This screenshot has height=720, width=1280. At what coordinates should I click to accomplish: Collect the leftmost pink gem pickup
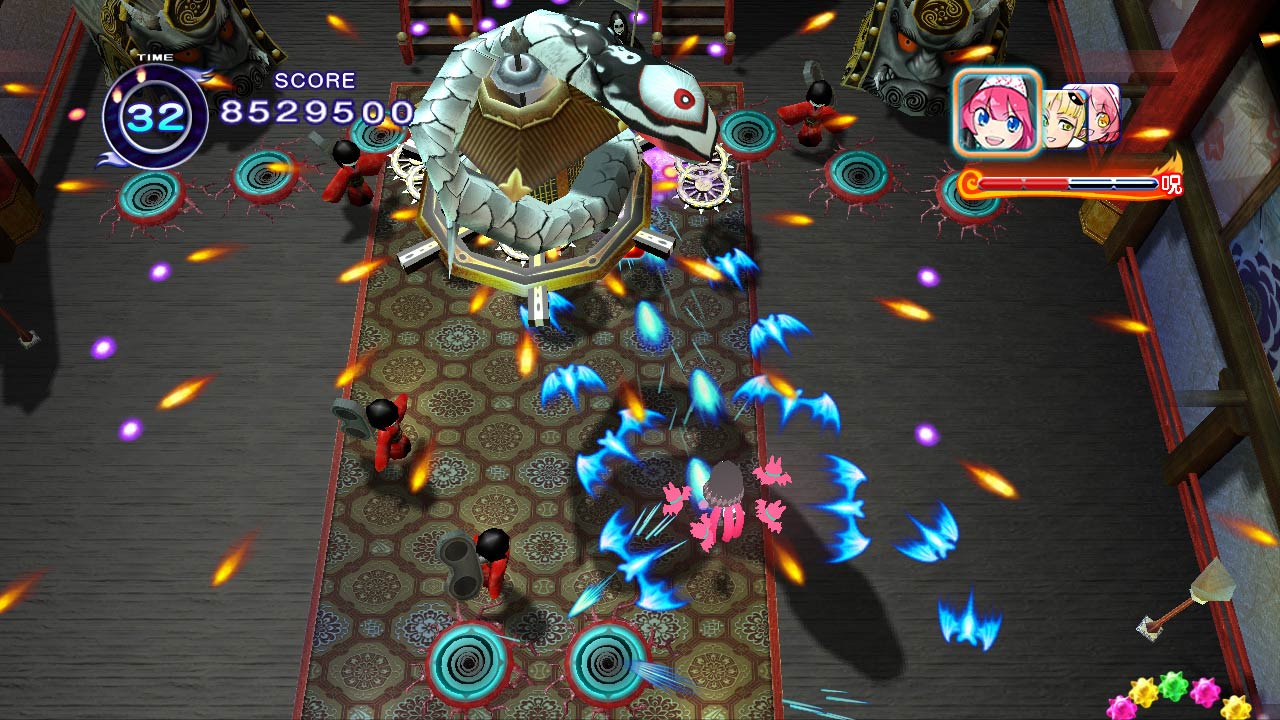coord(1122,708)
